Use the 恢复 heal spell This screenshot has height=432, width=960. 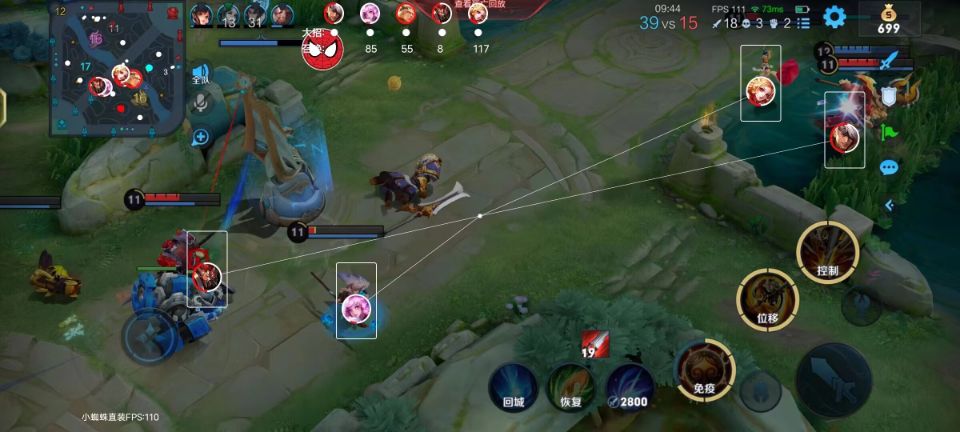[571, 388]
